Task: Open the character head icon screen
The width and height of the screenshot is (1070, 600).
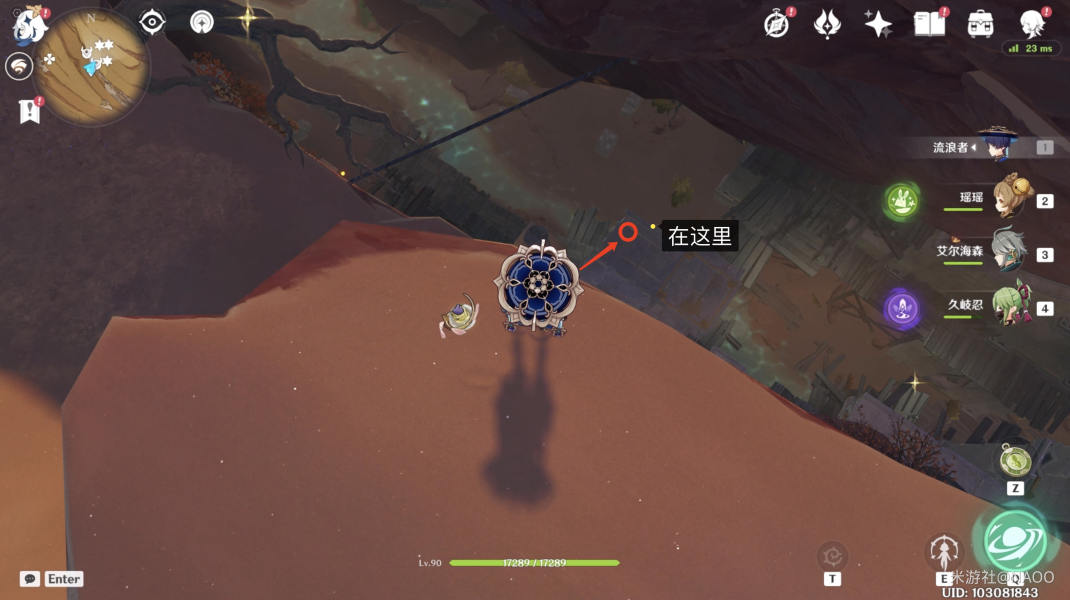Action: click(x=1031, y=22)
